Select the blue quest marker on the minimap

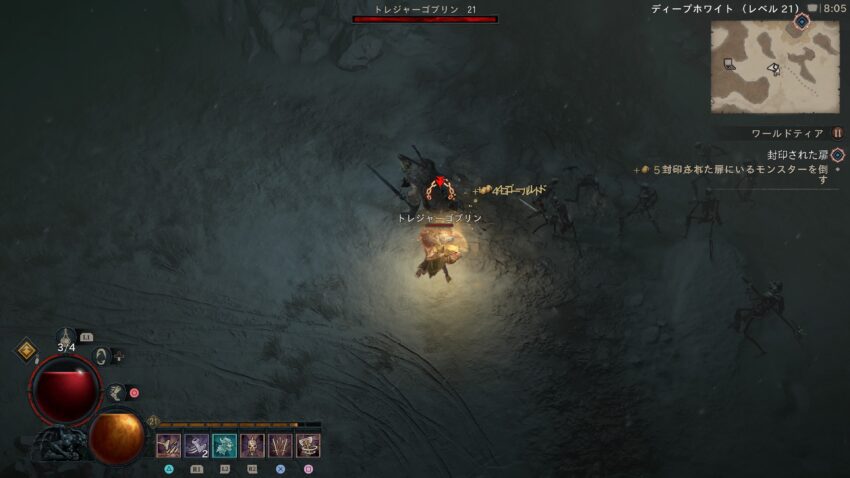click(802, 21)
